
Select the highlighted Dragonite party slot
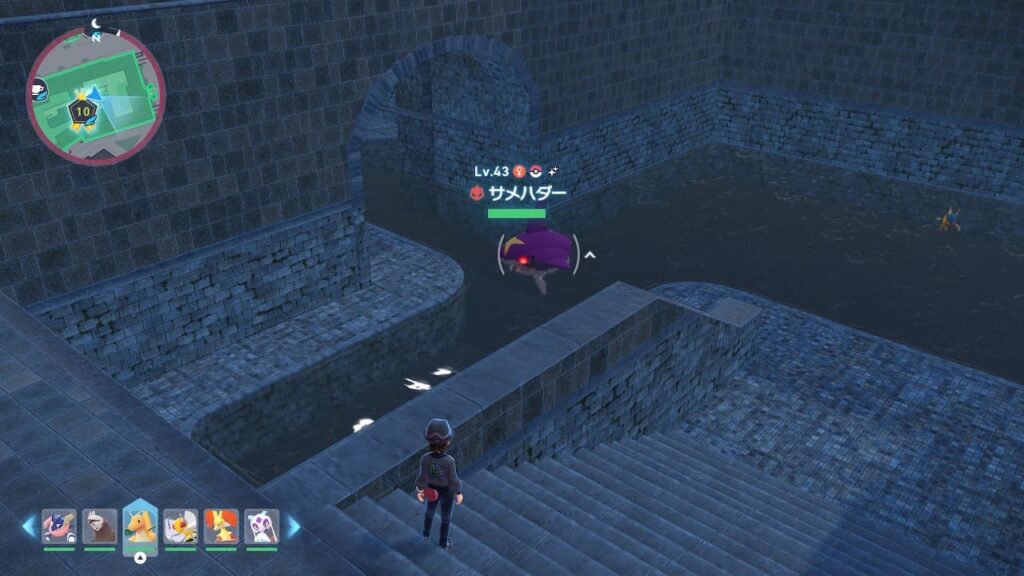coord(140,526)
